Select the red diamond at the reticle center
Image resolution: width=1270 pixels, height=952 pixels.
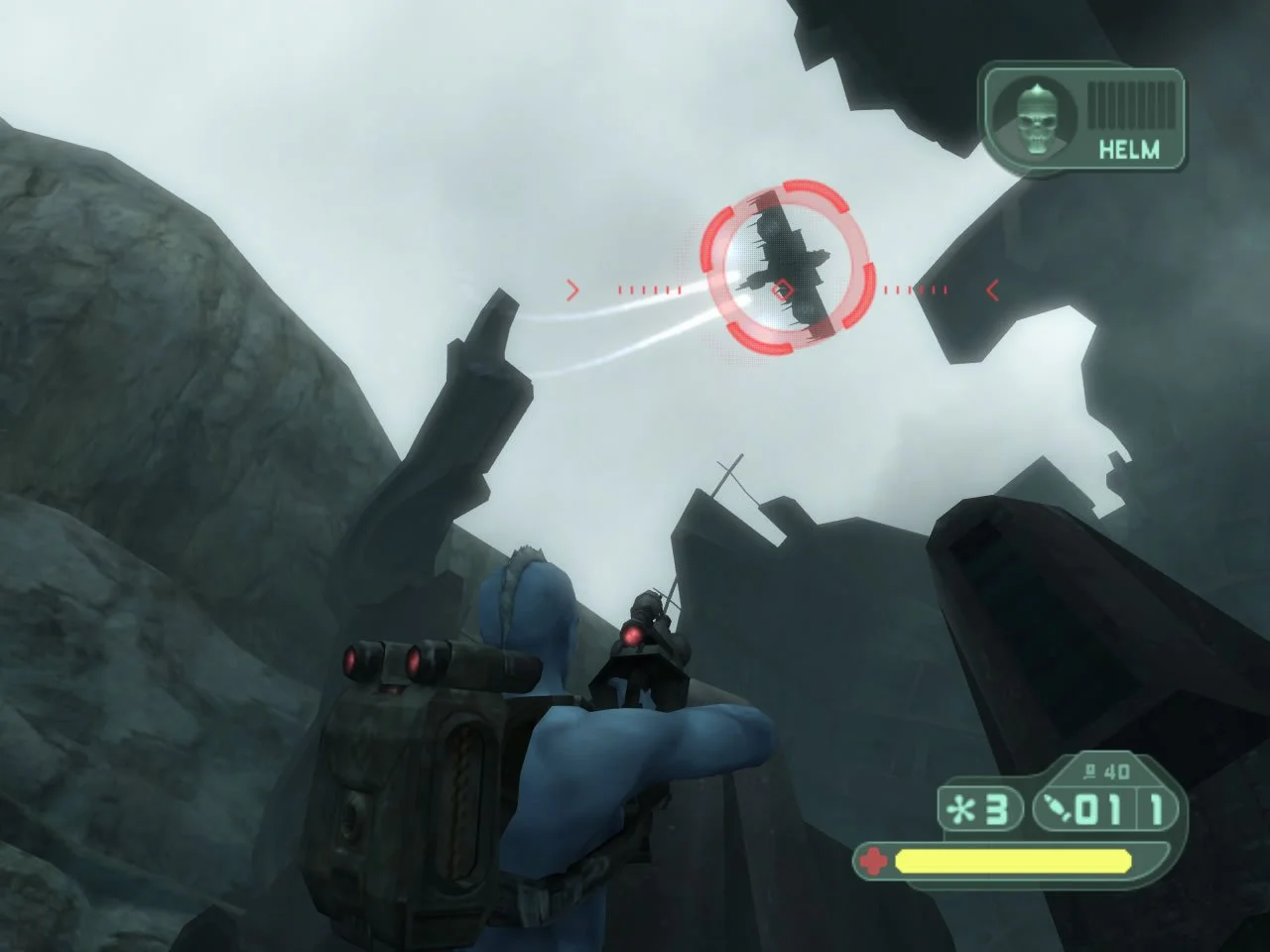click(783, 289)
